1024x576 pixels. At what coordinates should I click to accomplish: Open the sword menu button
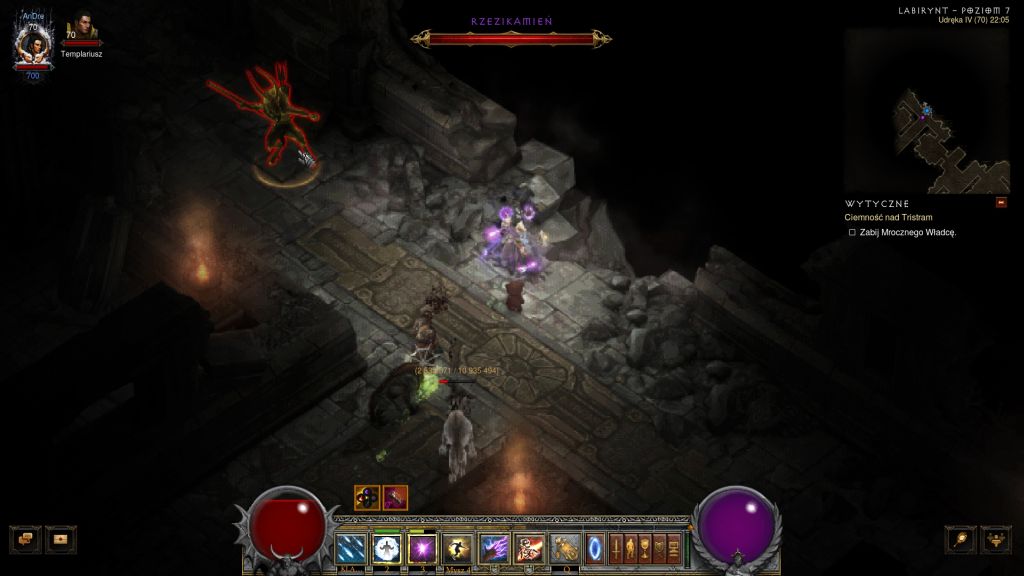pos(617,548)
